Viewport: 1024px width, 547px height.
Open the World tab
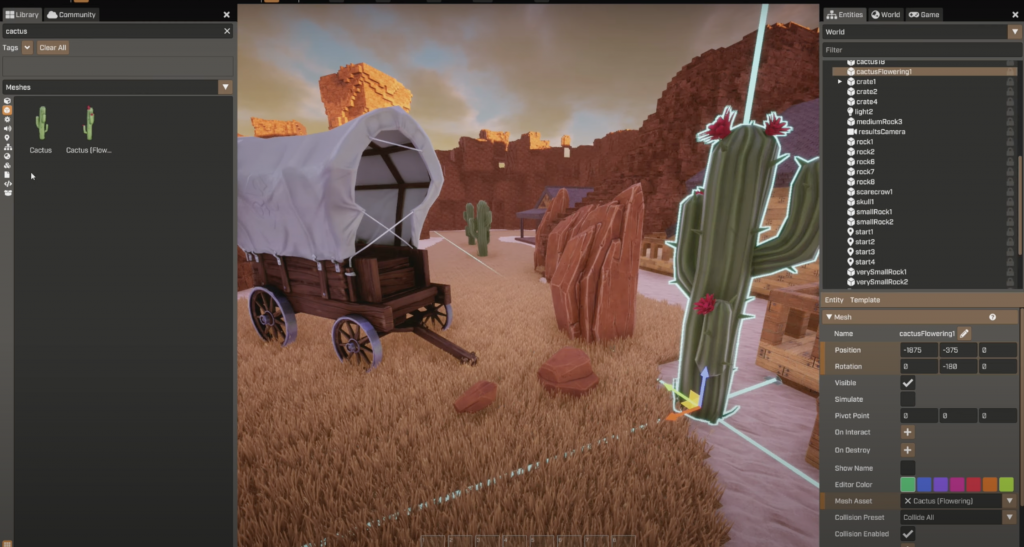885,15
